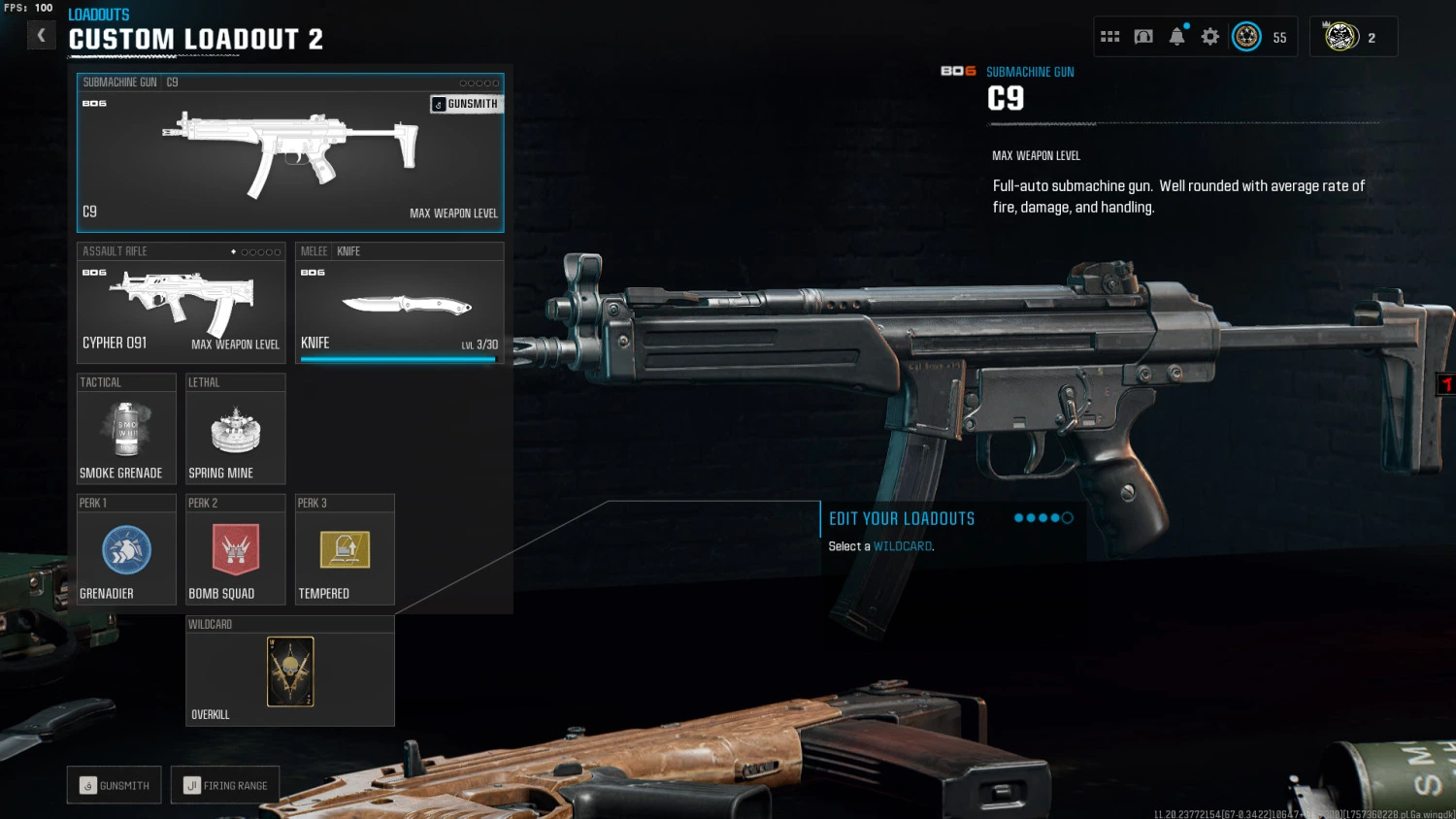Change the Spring Mine lethal

pos(235,429)
